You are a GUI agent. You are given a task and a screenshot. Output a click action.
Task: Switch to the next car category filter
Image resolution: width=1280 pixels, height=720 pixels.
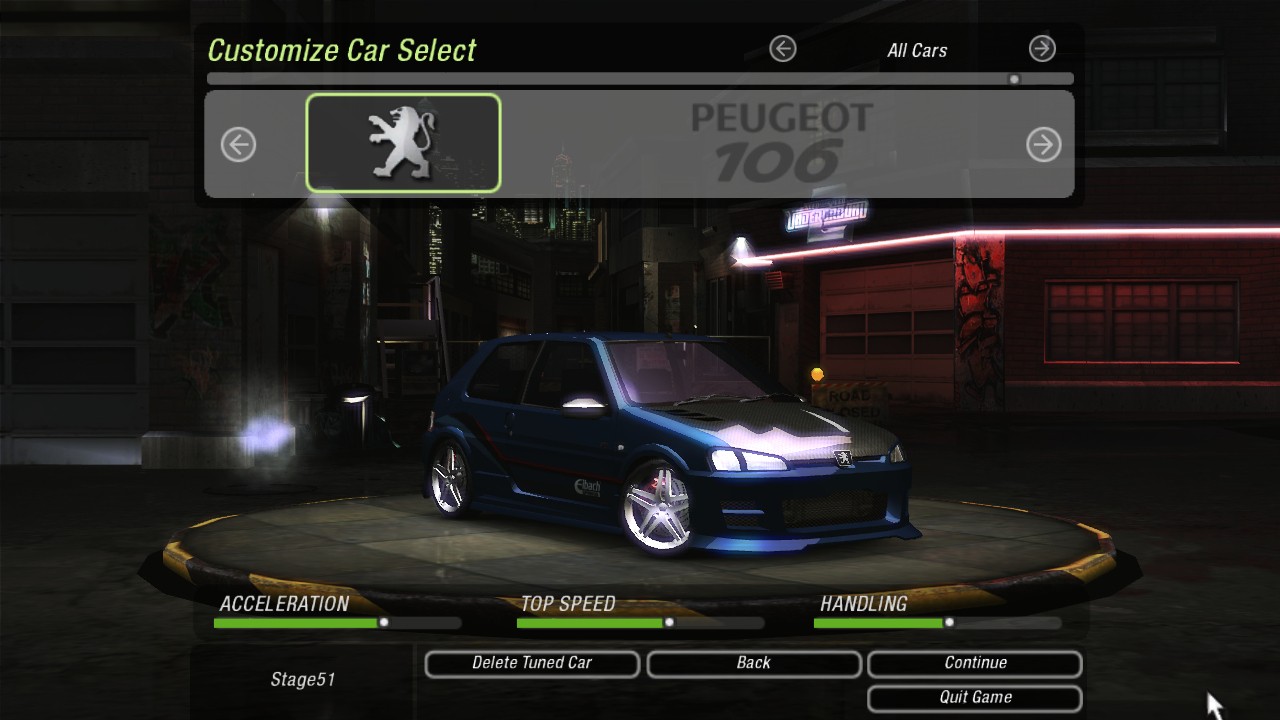tap(1042, 48)
